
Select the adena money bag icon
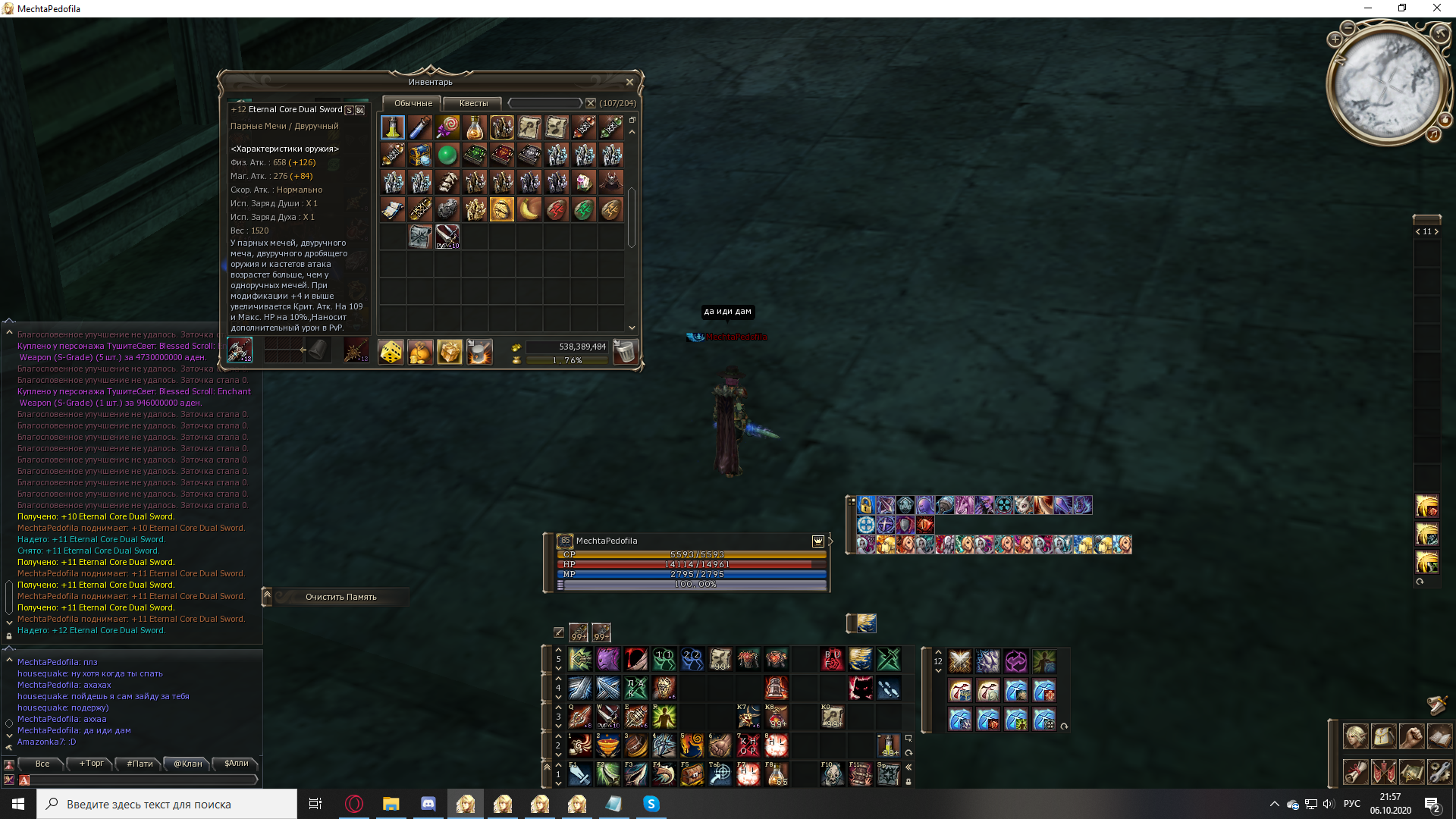pyautogui.click(x=420, y=351)
